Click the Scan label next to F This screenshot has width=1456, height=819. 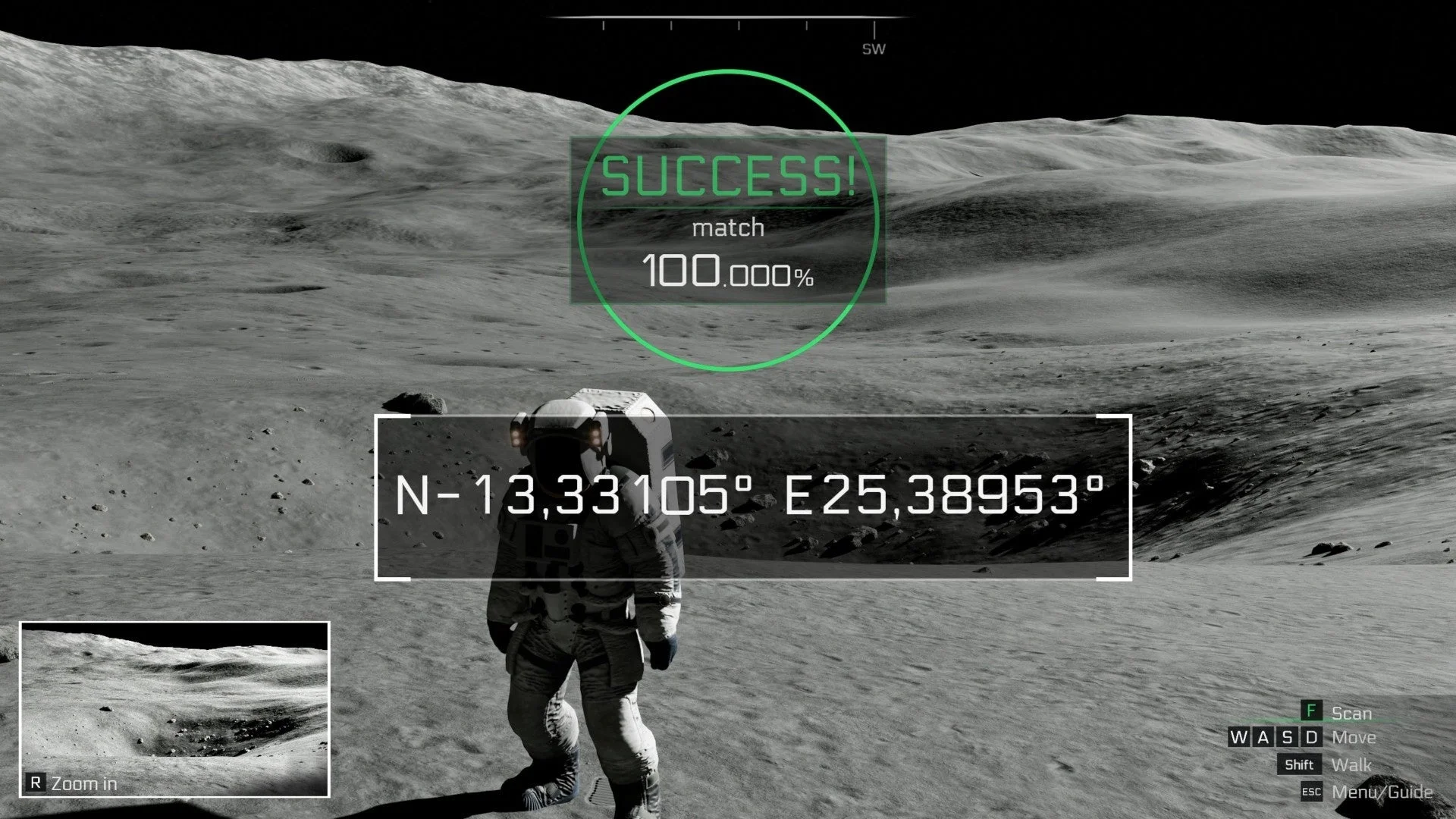pos(1351,714)
